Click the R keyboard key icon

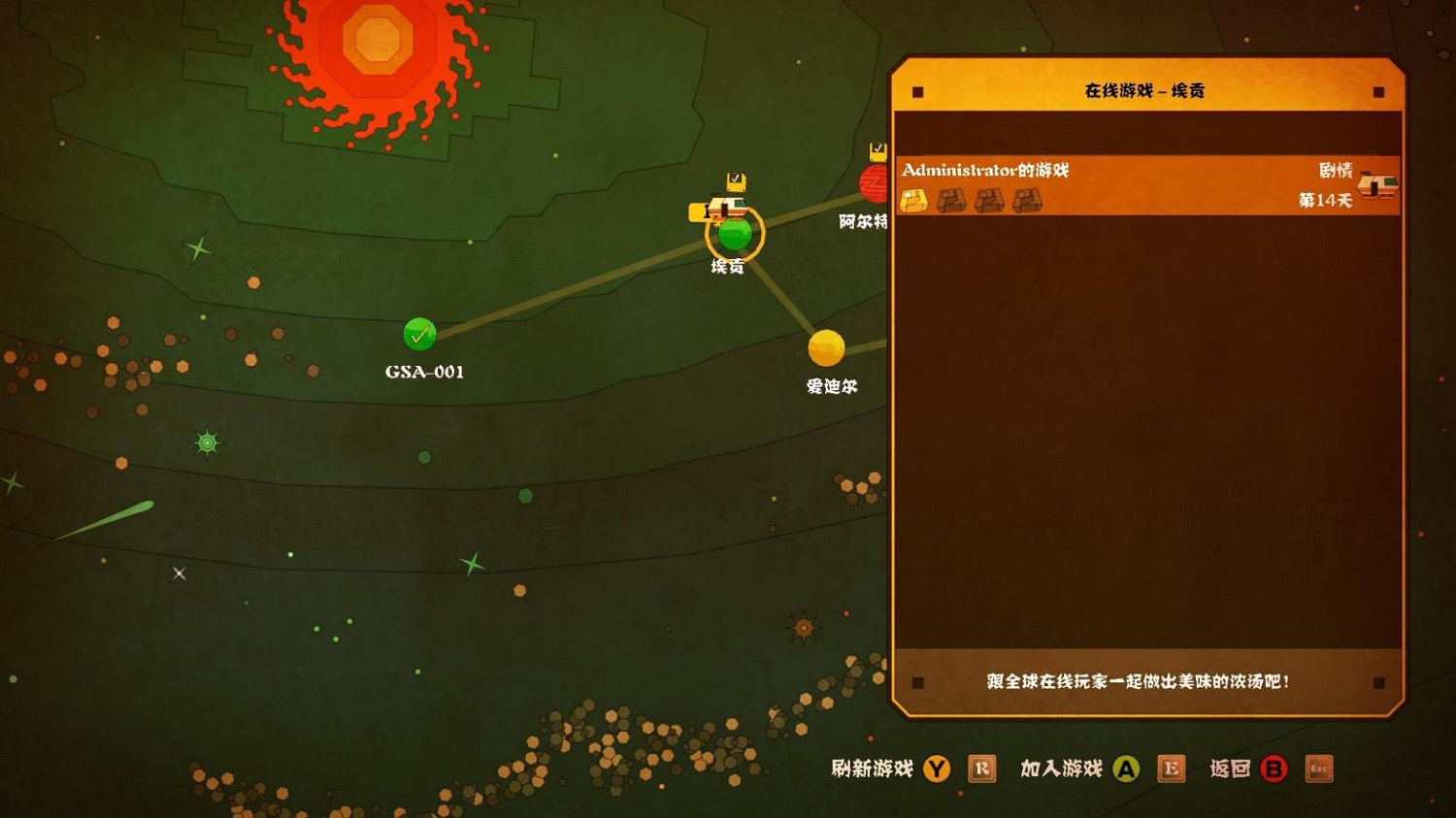click(x=981, y=768)
